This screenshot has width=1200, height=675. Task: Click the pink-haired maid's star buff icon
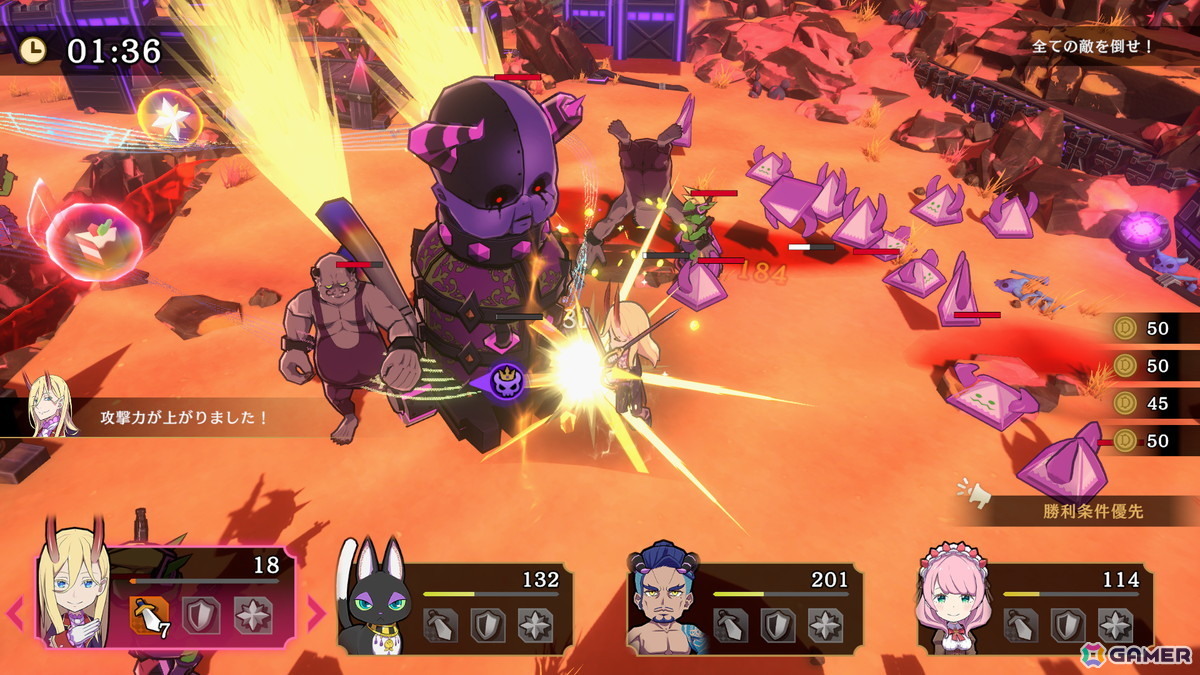[x=1115, y=625]
